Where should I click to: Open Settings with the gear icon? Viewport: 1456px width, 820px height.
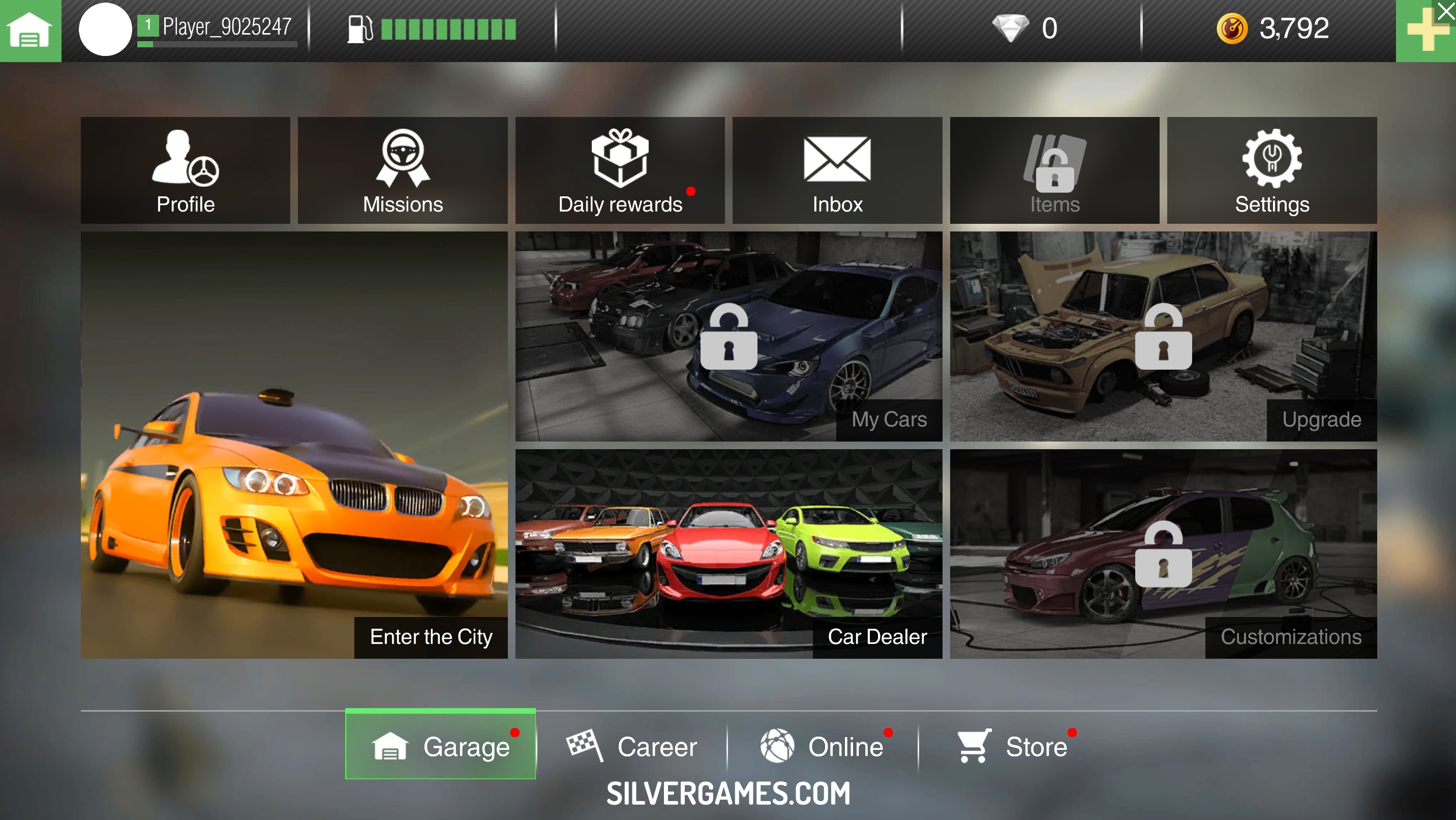1272,170
